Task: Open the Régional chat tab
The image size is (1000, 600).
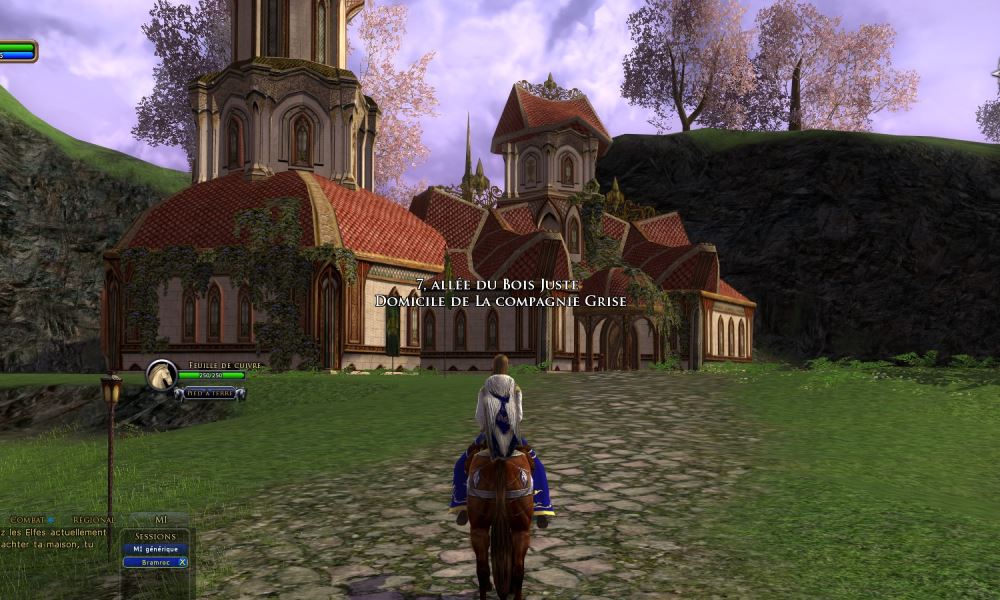Action: 93,520
